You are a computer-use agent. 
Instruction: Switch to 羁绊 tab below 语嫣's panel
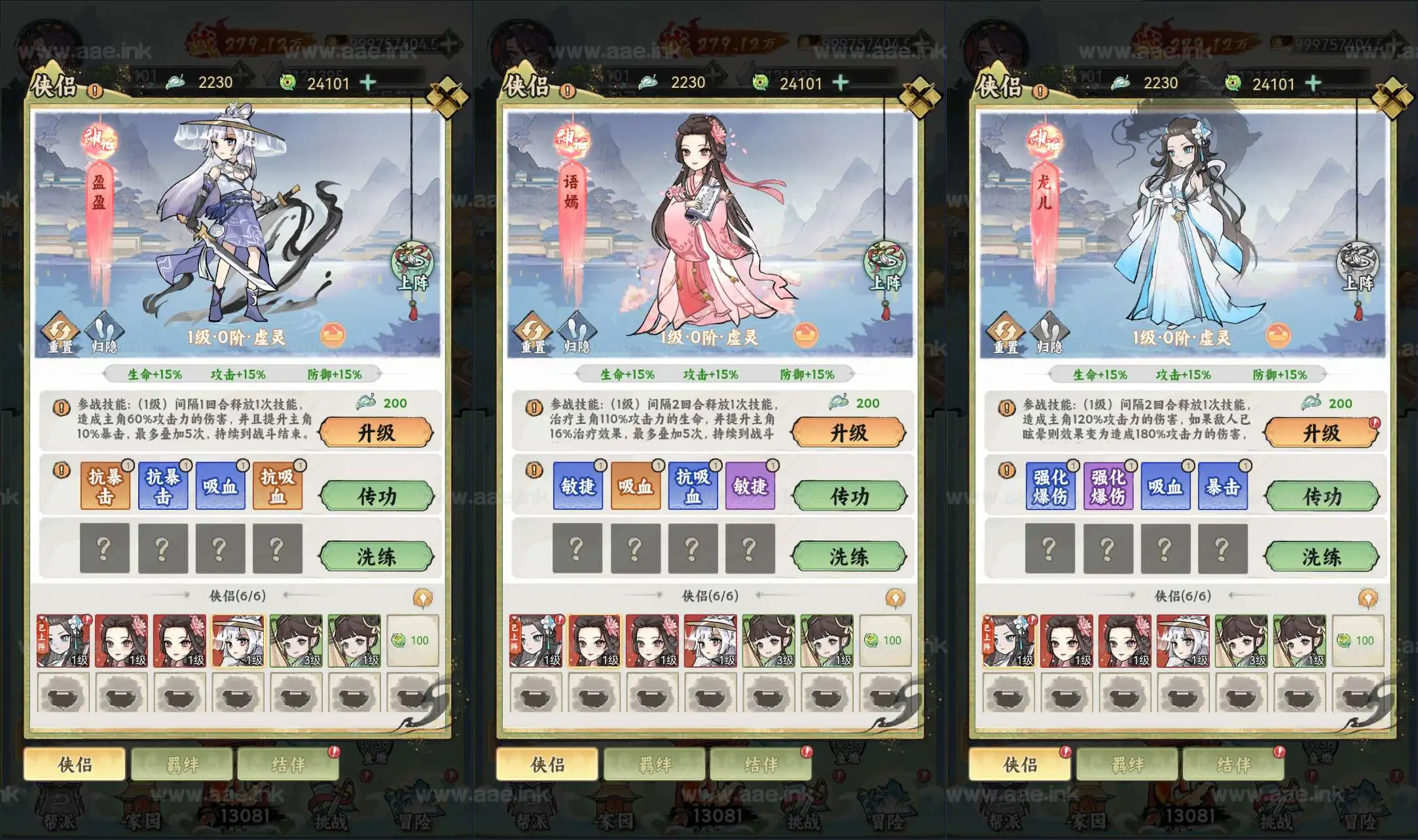pyautogui.click(x=655, y=764)
